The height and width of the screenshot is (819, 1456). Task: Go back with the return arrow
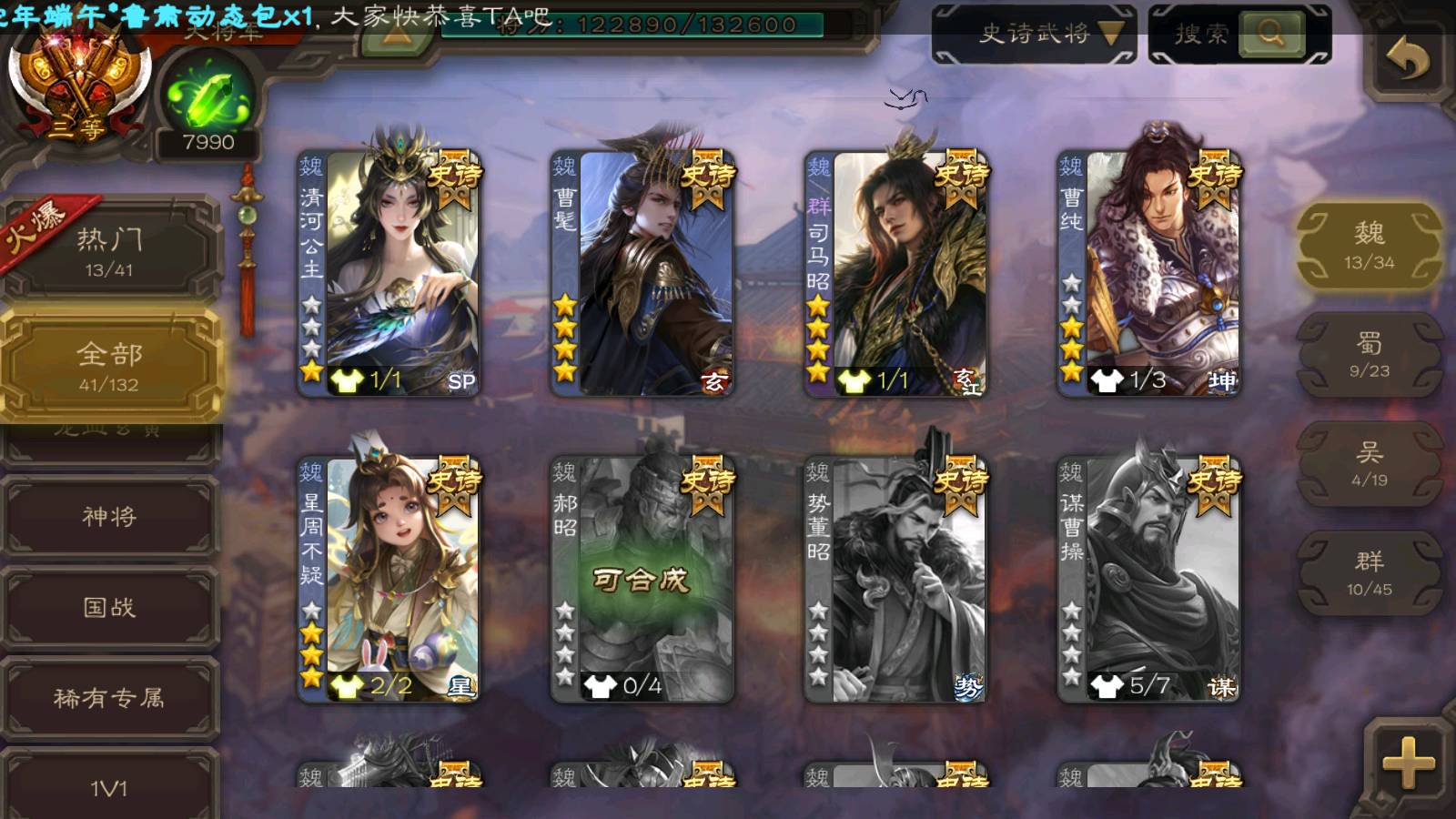point(1407,60)
